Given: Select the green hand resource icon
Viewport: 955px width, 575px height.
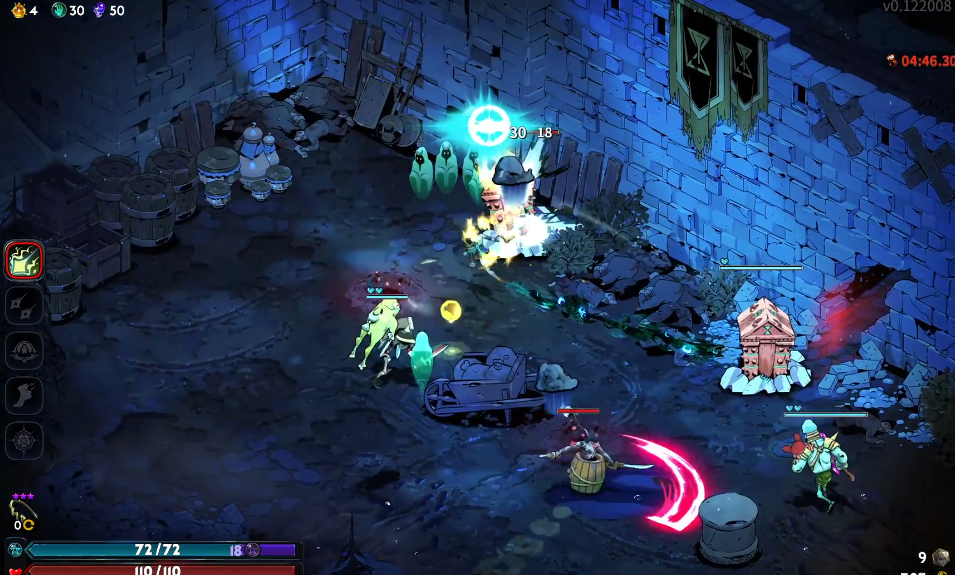Looking at the screenshot, I should (x=58, y=10).
